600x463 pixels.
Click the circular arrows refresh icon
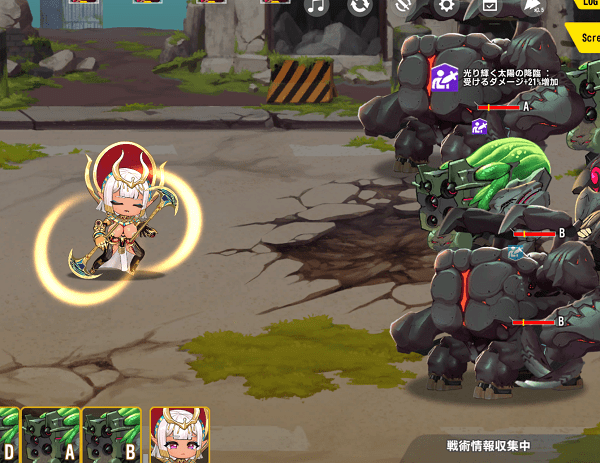[360, 7]
